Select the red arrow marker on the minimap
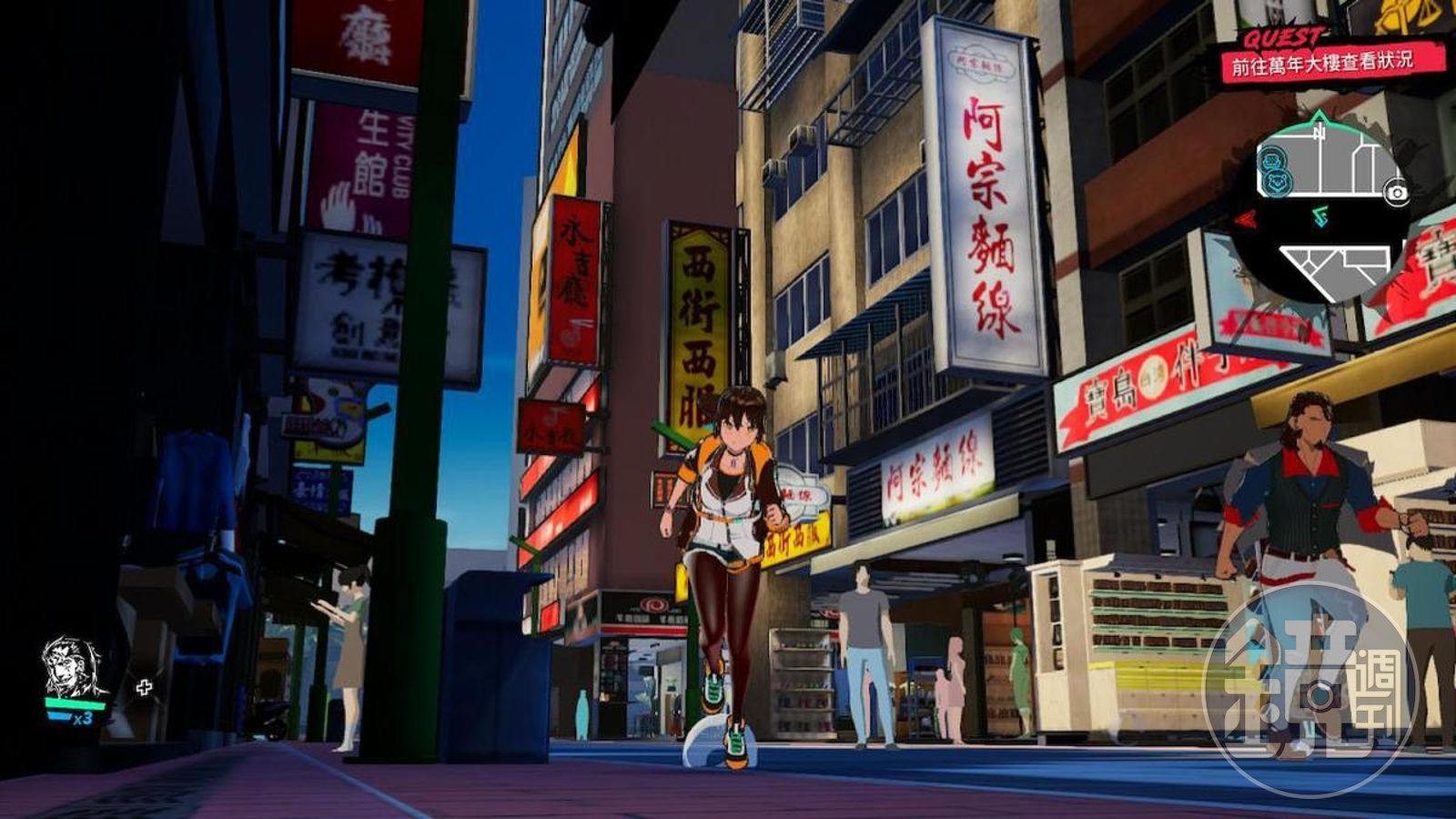The width and height of the screenshot is (1456, 819). (1245, 218)
